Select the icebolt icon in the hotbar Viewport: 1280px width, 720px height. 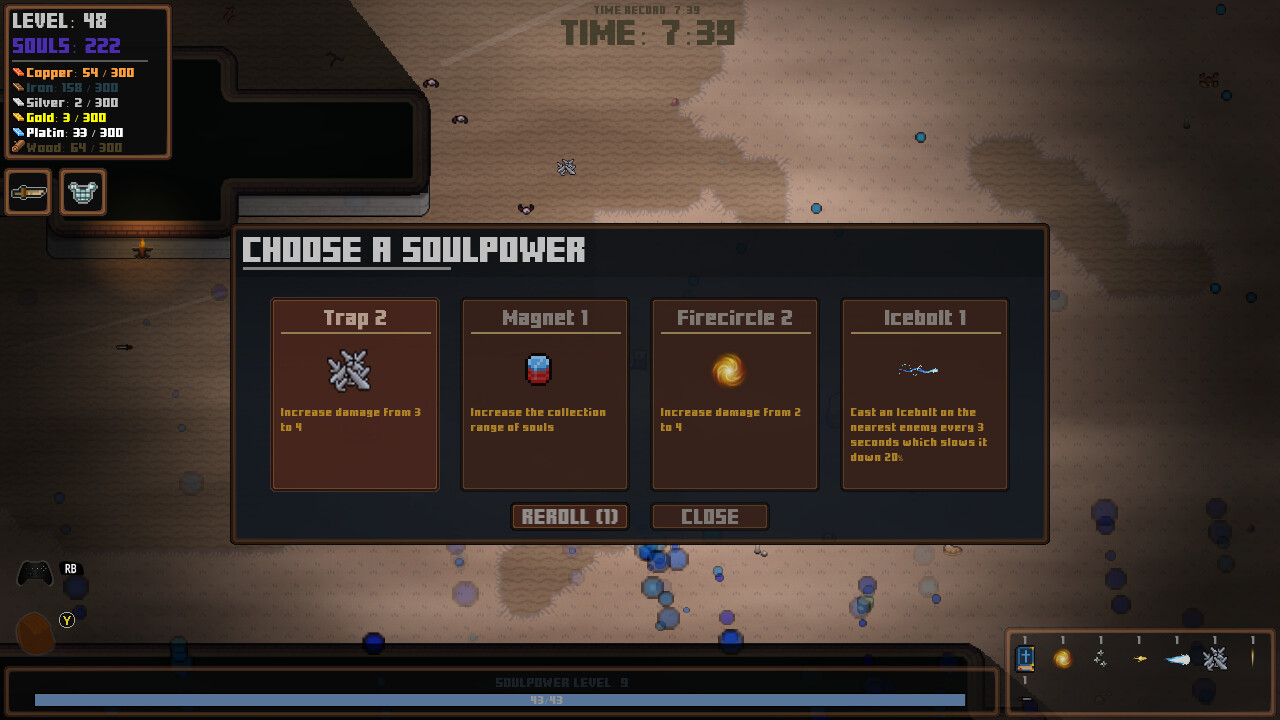1178,658
